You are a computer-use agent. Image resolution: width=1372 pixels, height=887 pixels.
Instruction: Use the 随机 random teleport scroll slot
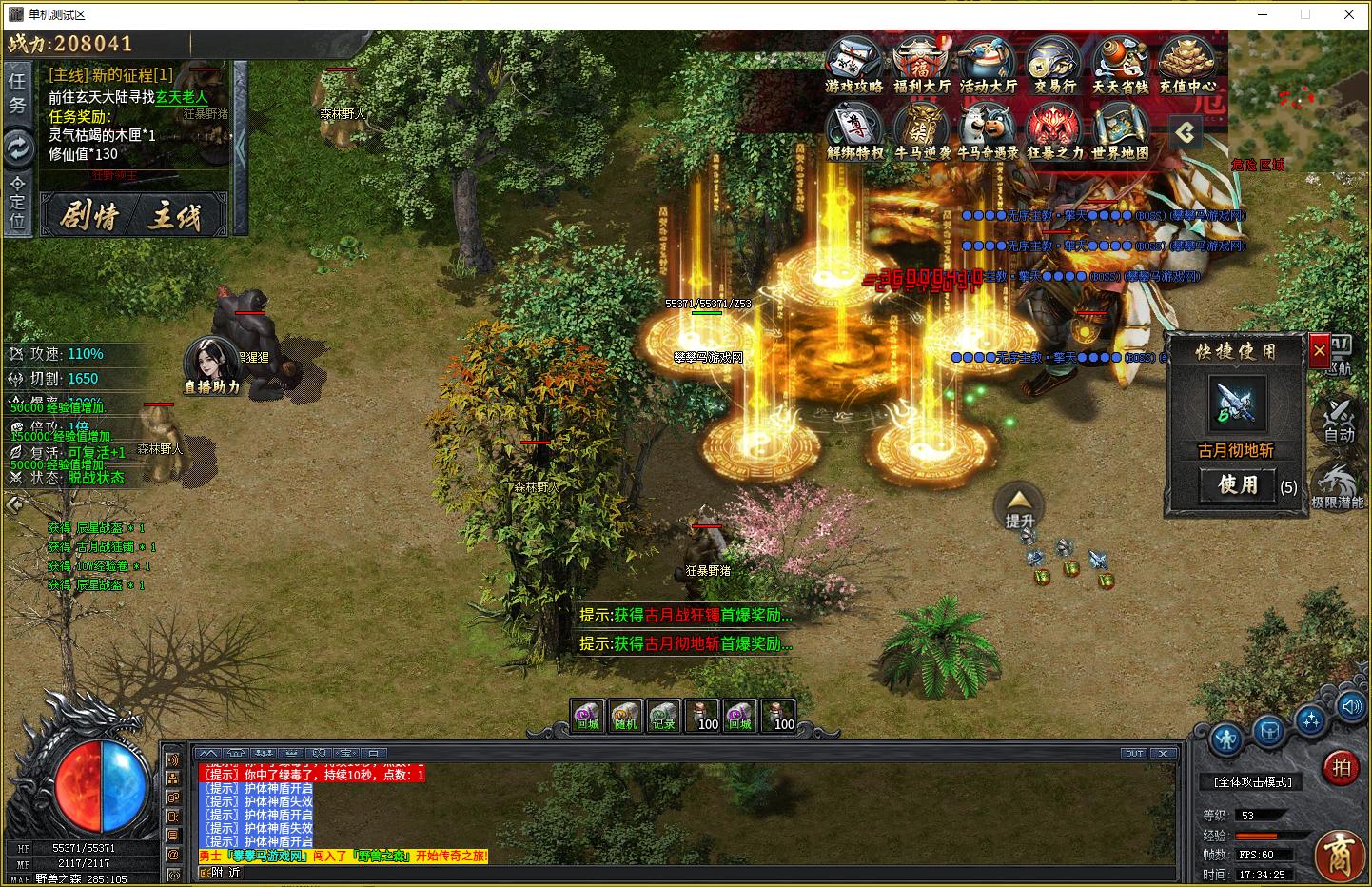(625, 716)
